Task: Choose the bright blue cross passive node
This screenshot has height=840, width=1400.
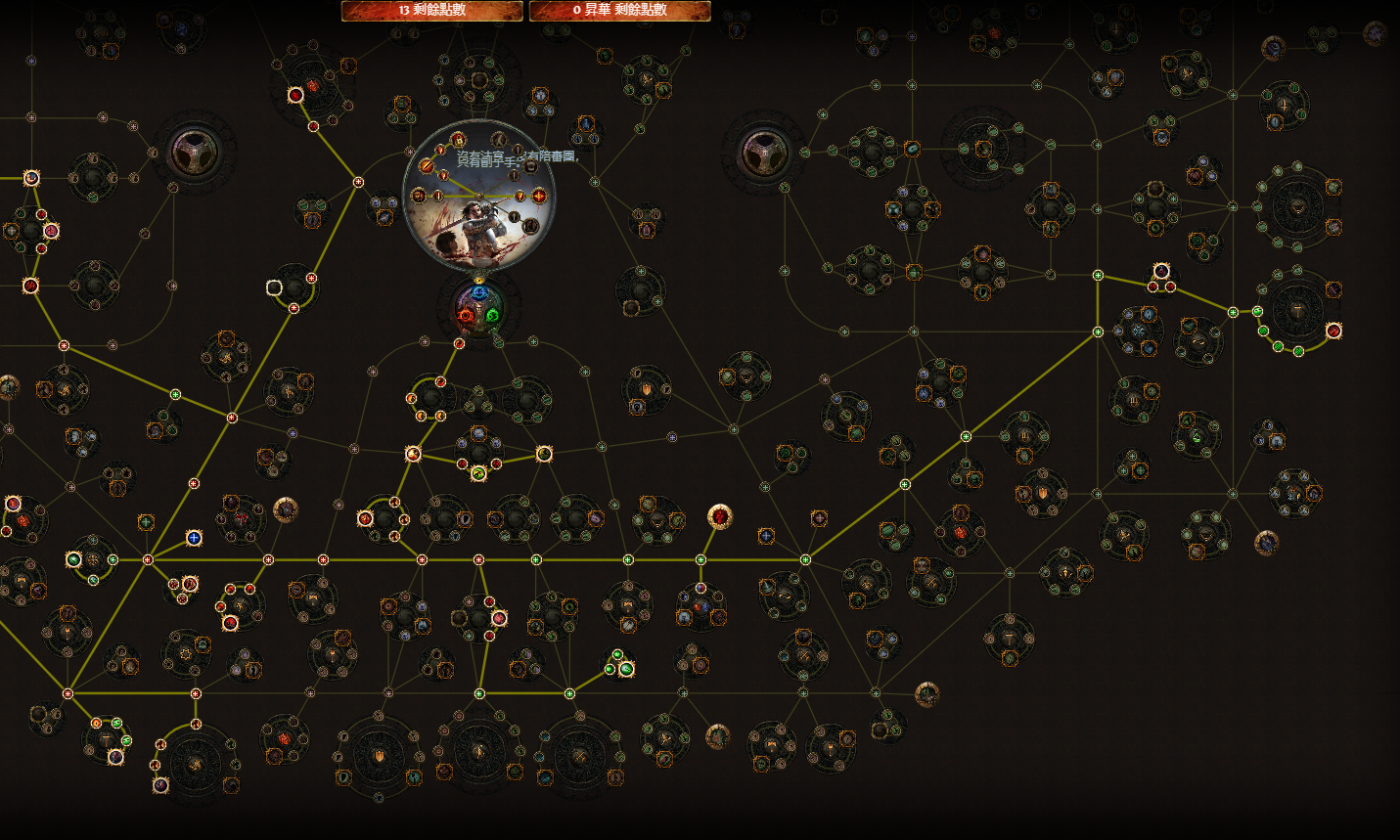Action: (x=194, y=538)
